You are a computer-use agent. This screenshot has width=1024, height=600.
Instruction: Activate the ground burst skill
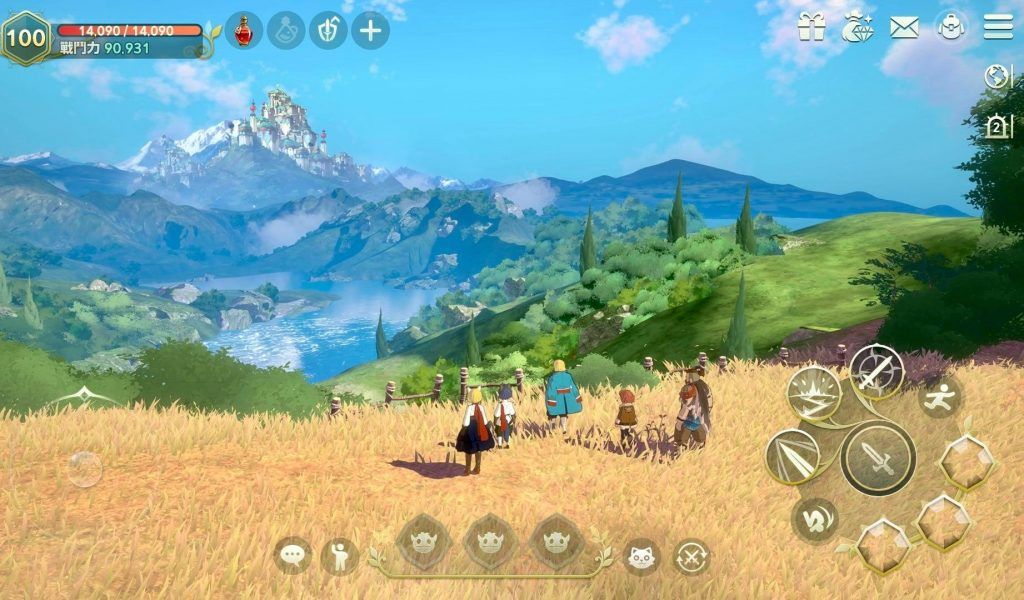pyautogui.click(x=814, y=393)
